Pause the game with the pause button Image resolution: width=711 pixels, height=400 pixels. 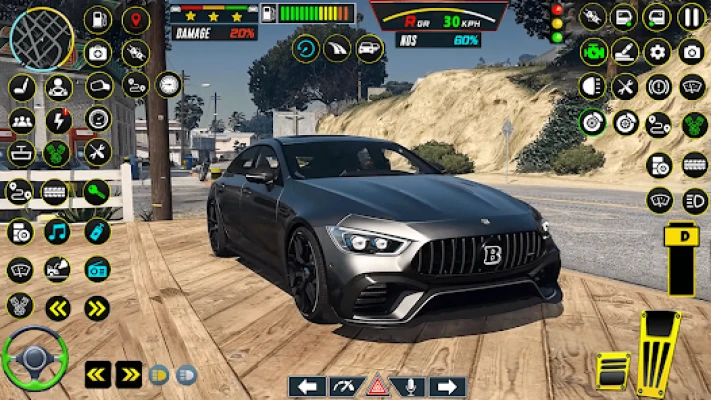(x=691, y=17)
